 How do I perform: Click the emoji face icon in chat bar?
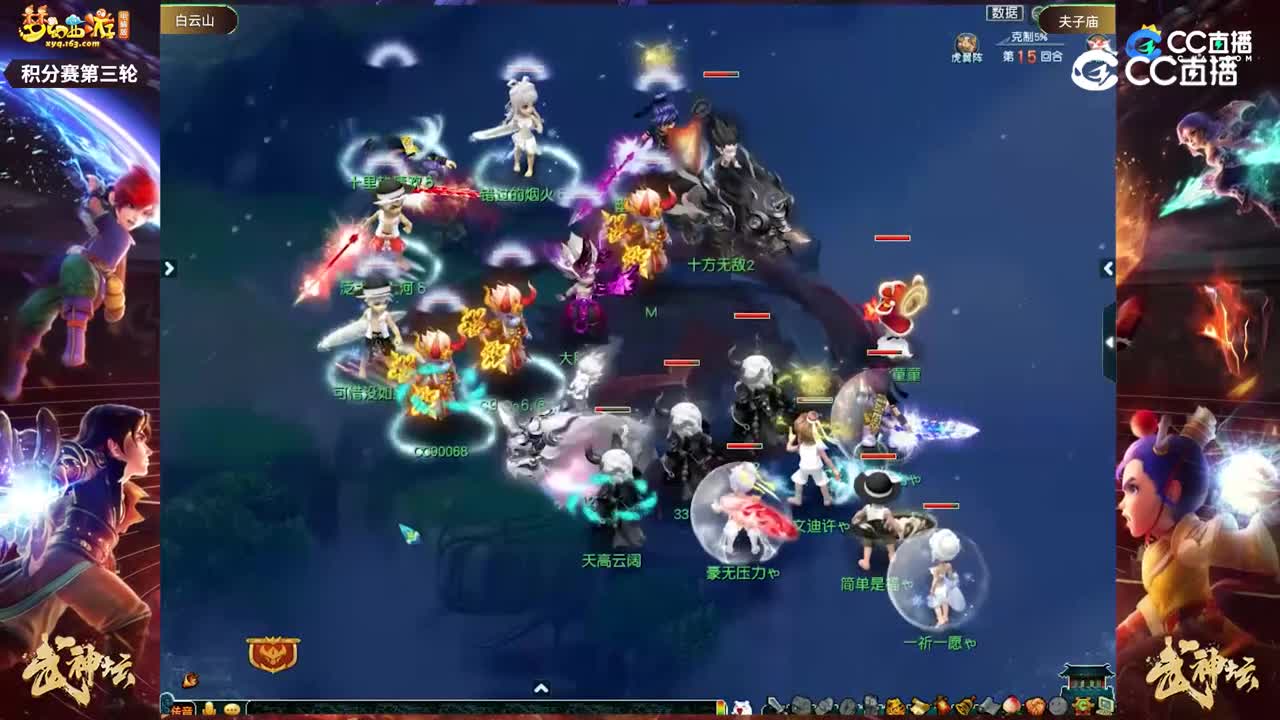(231, 709)
